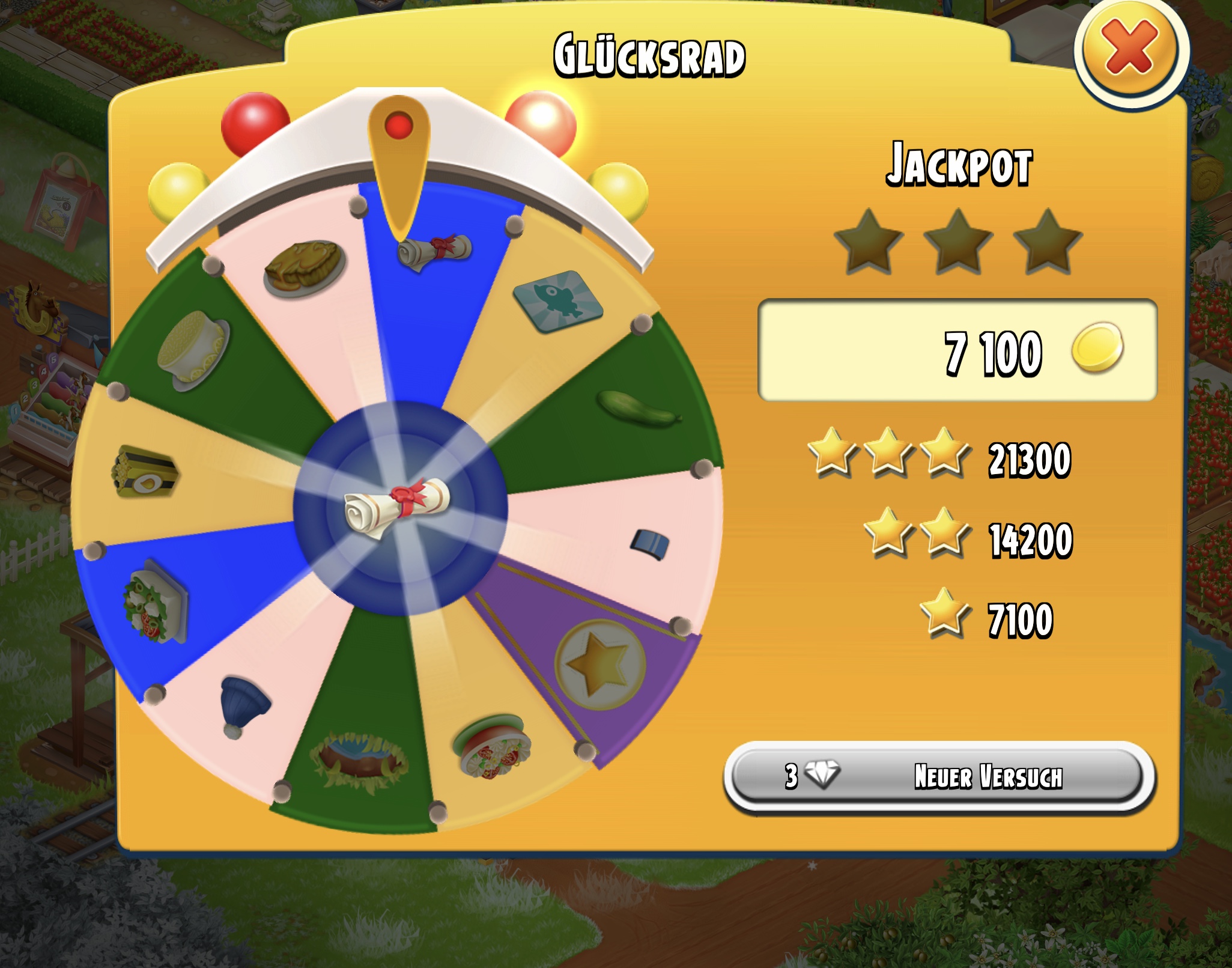The width and height of the screenshot is (1232, 968).
Task: Buy a Neuer Versuch spin for 3 diamonds
Action: 938,776
